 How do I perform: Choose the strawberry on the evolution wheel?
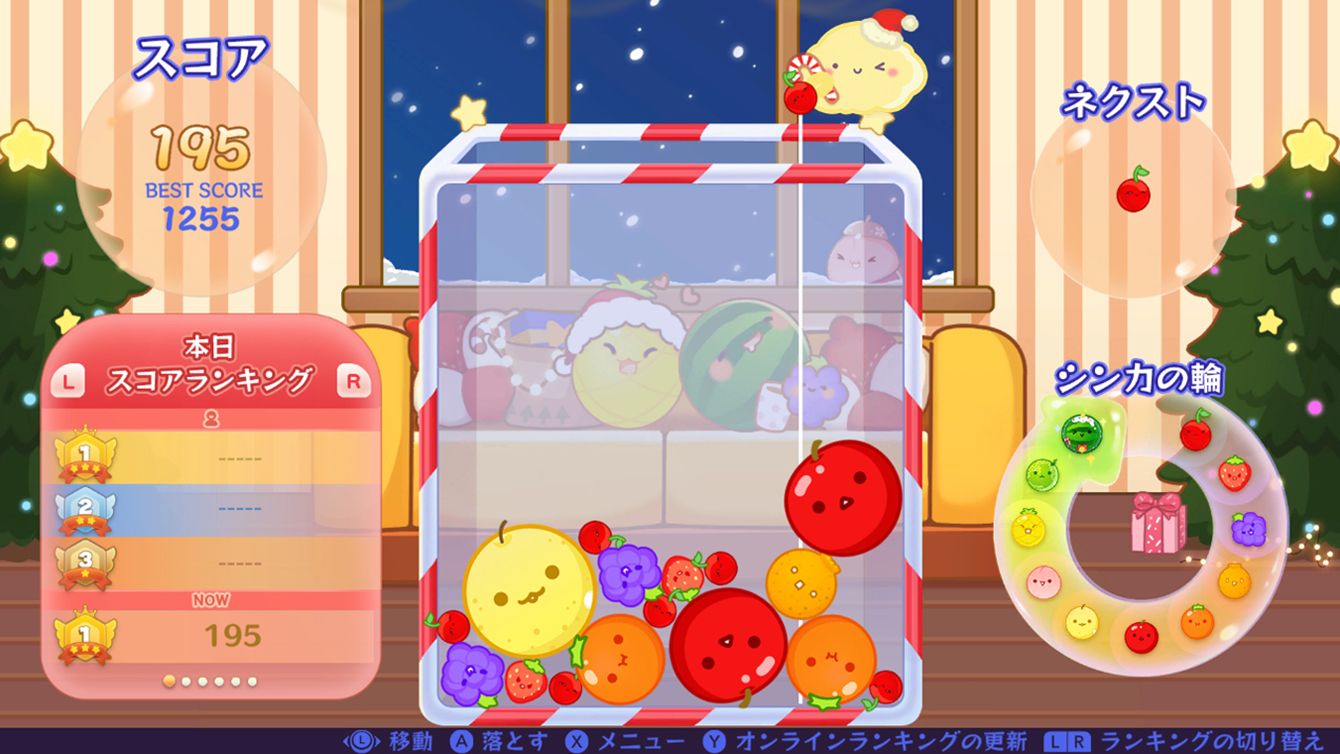tap(1235, 472)
